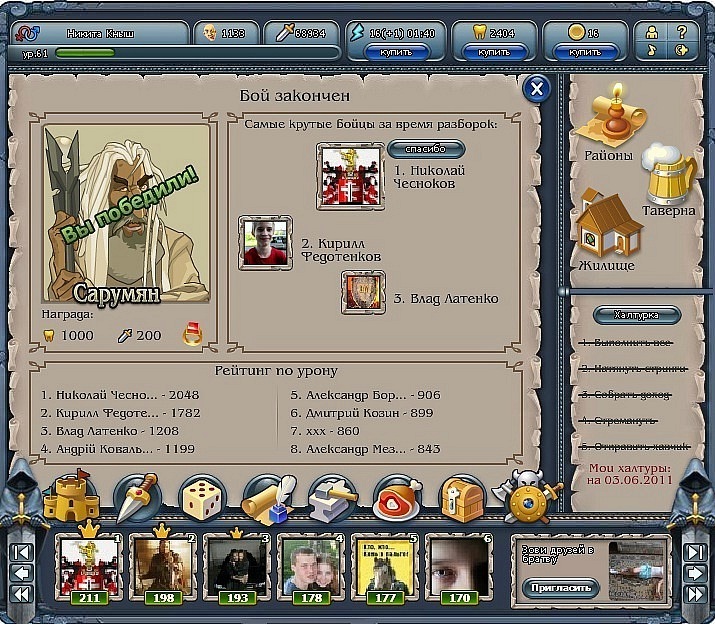The width and height of the screenshot is (715, 624).
Task: Select the dagger icon in bottom menu
Action: coord(140,496)
